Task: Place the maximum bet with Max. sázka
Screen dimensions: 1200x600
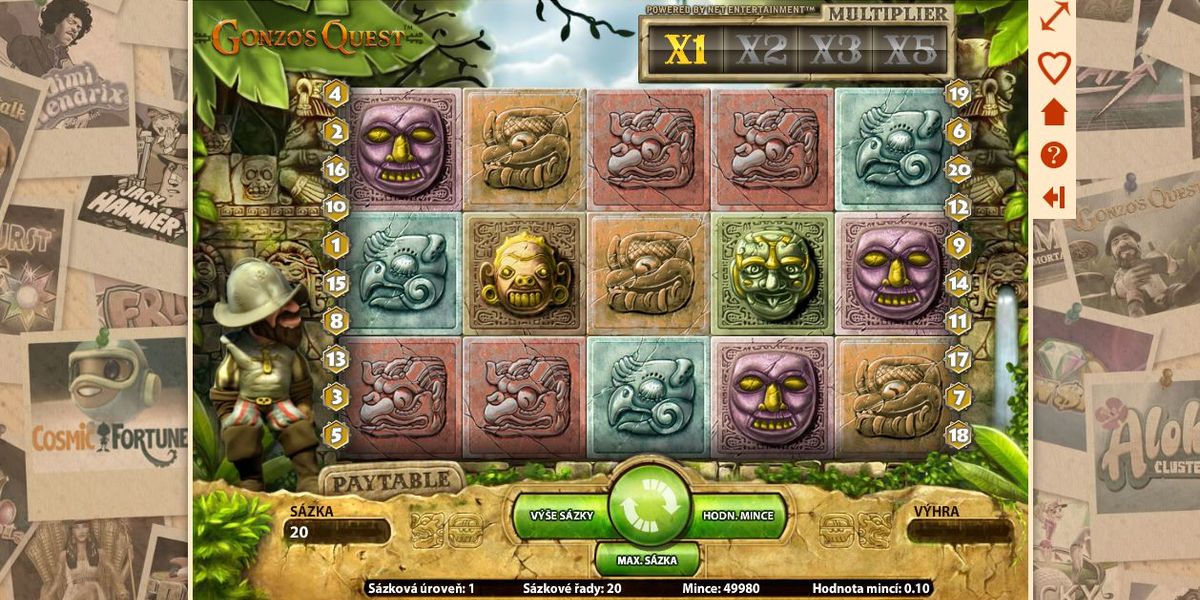Action: [647, 559]
